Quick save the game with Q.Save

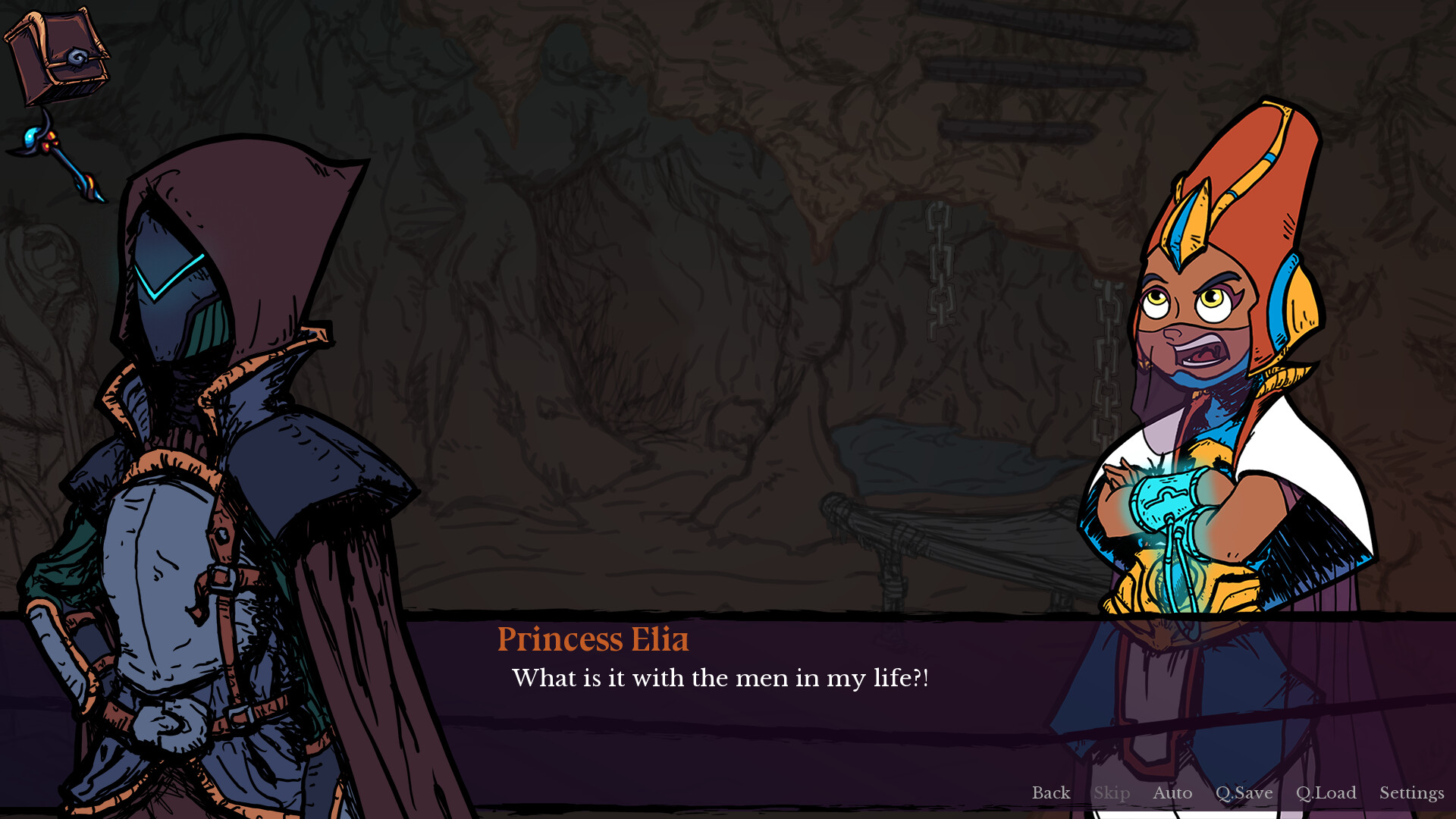[1244, 793]
